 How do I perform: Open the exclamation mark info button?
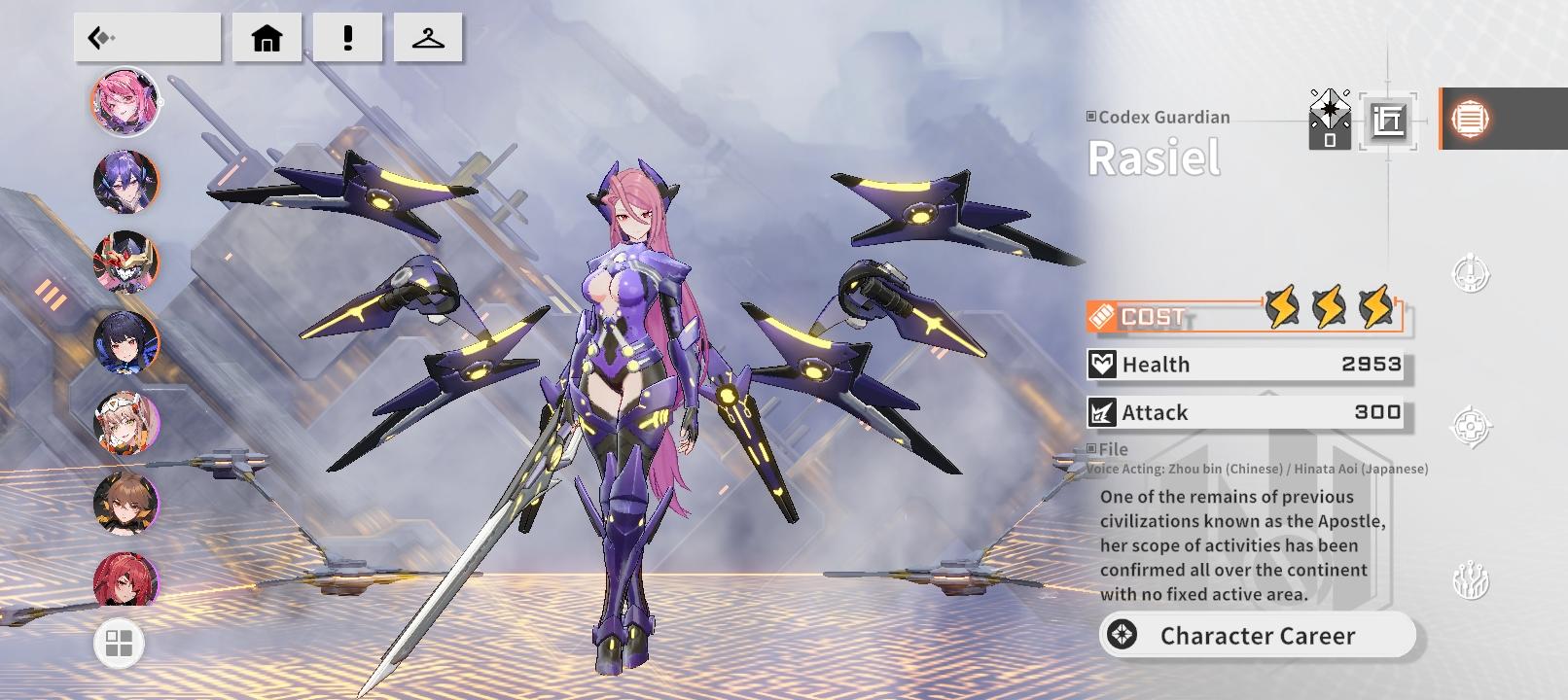pos(347,38)
